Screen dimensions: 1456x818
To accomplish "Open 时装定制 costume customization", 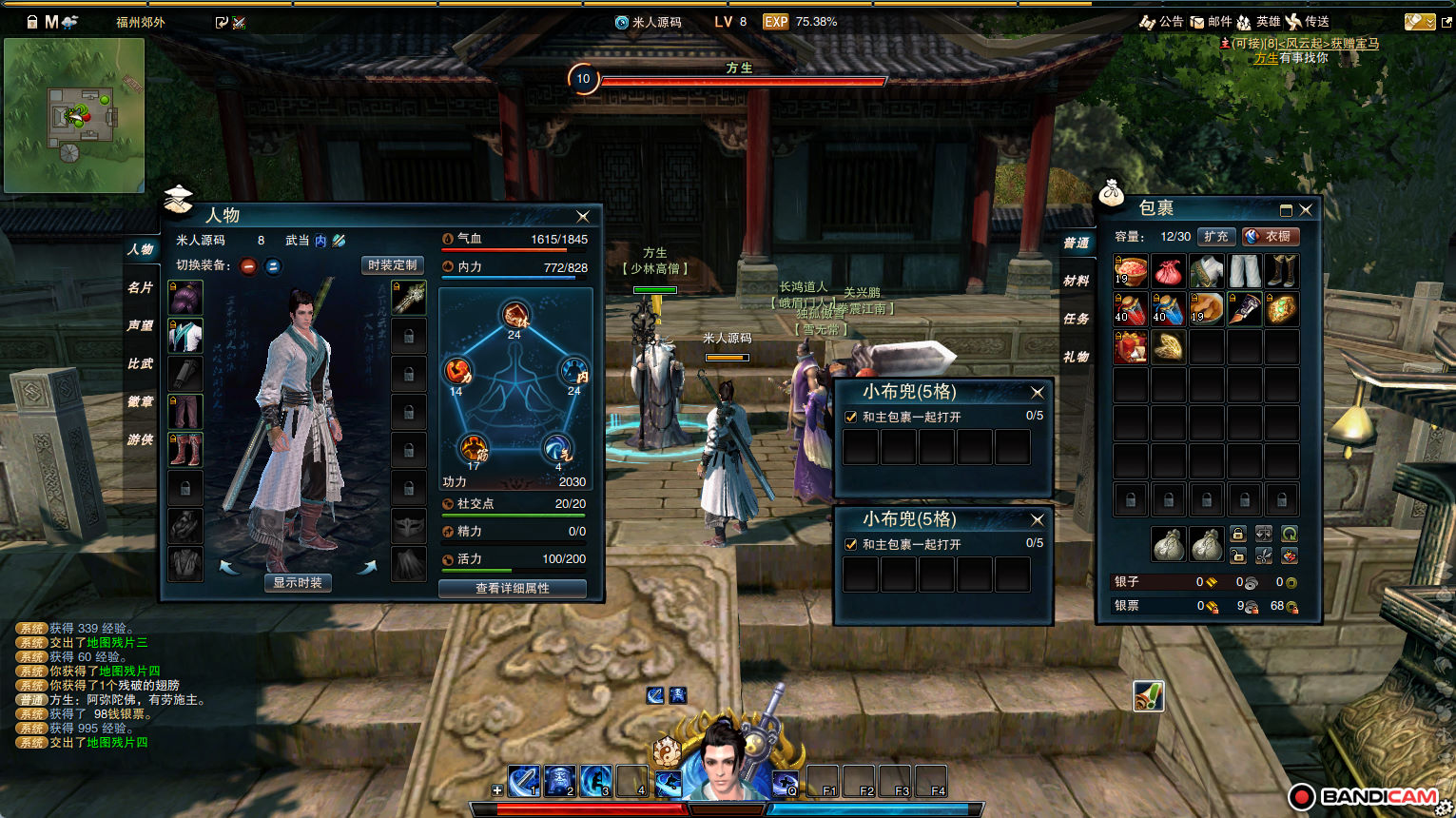I will (x=392, y=265).
